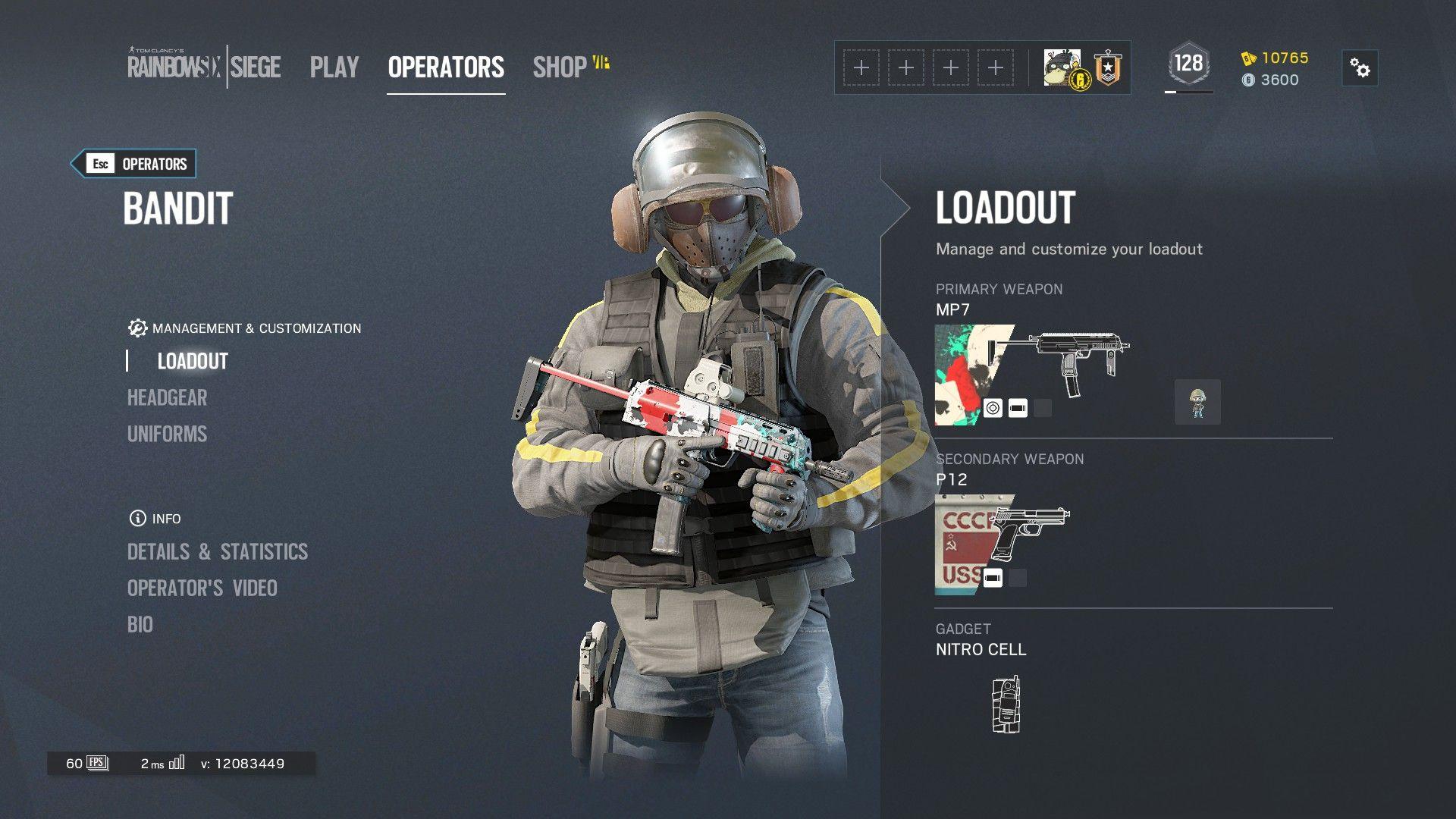This screenshot has height=819, width=1456.
Task: Click the weapon charm icon
Action: (1197, 402)
